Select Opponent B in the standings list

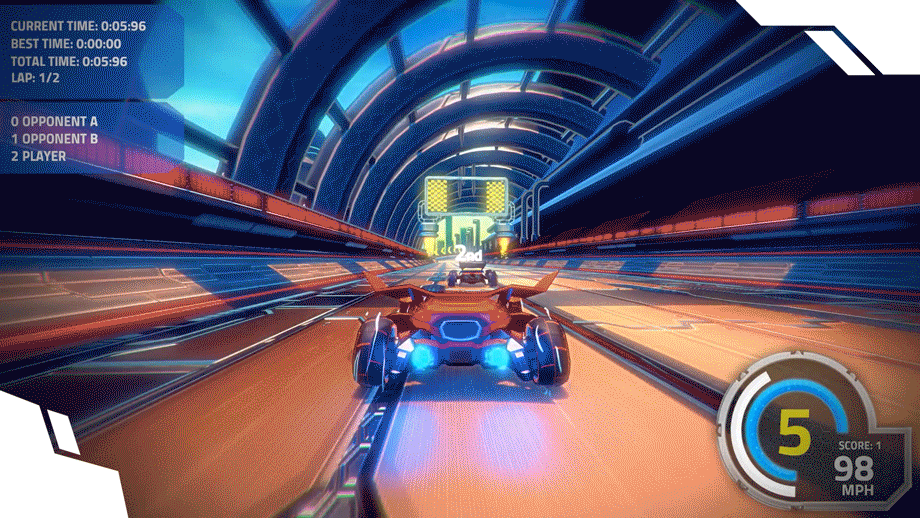tap(55, 139)
